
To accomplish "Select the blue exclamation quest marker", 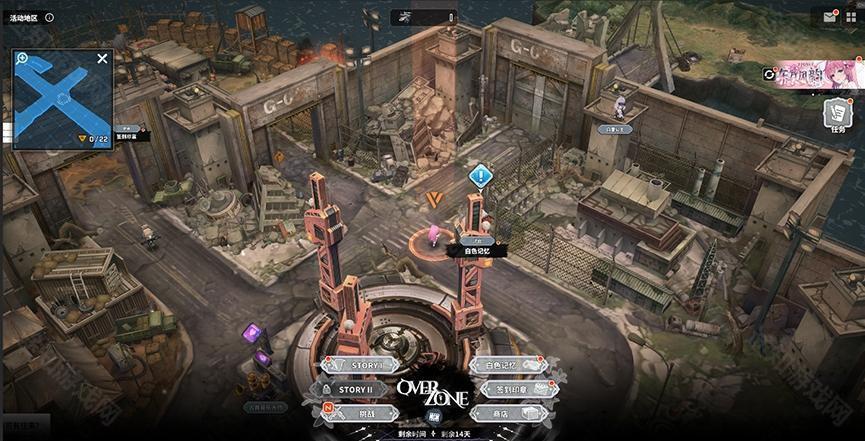I will click(x=481, y=177).
